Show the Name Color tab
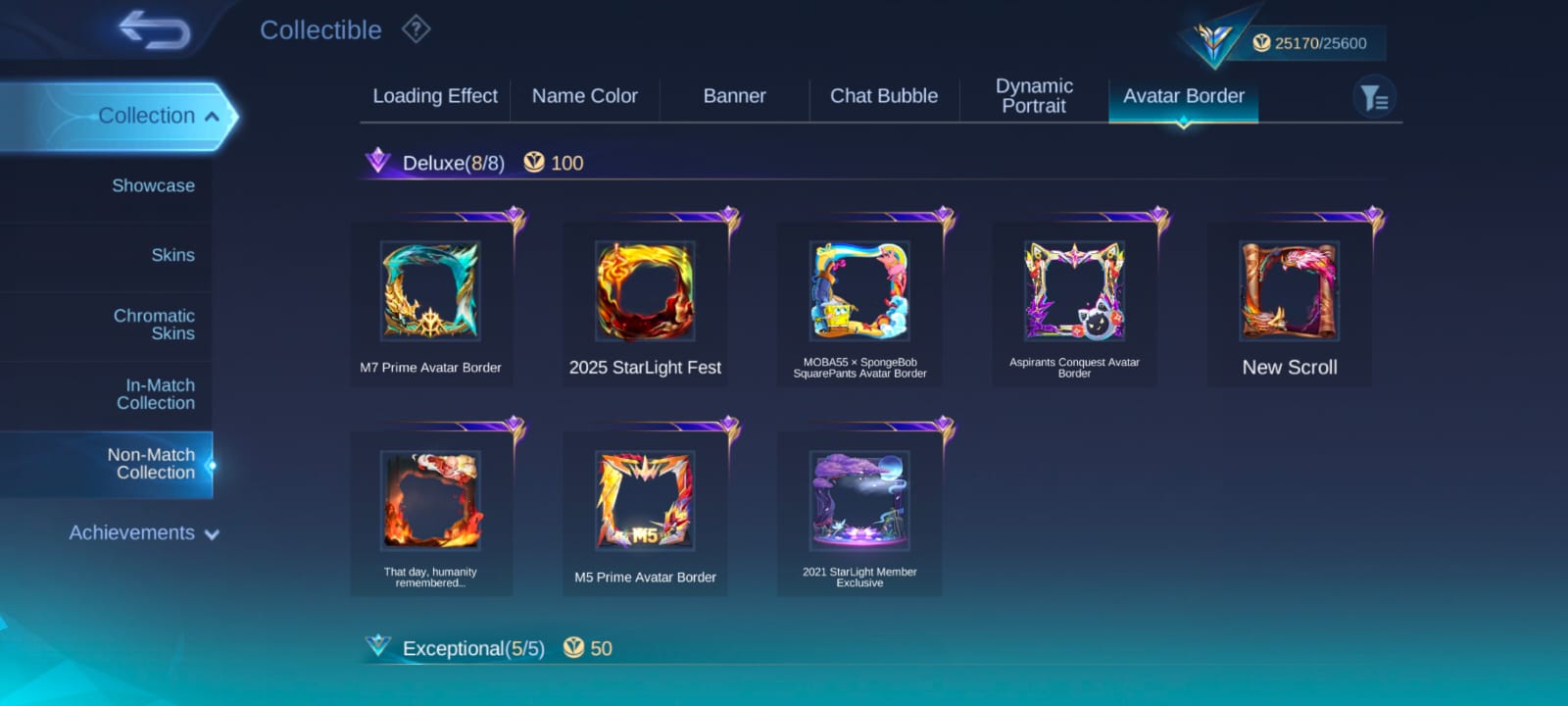 pos(585,96)
